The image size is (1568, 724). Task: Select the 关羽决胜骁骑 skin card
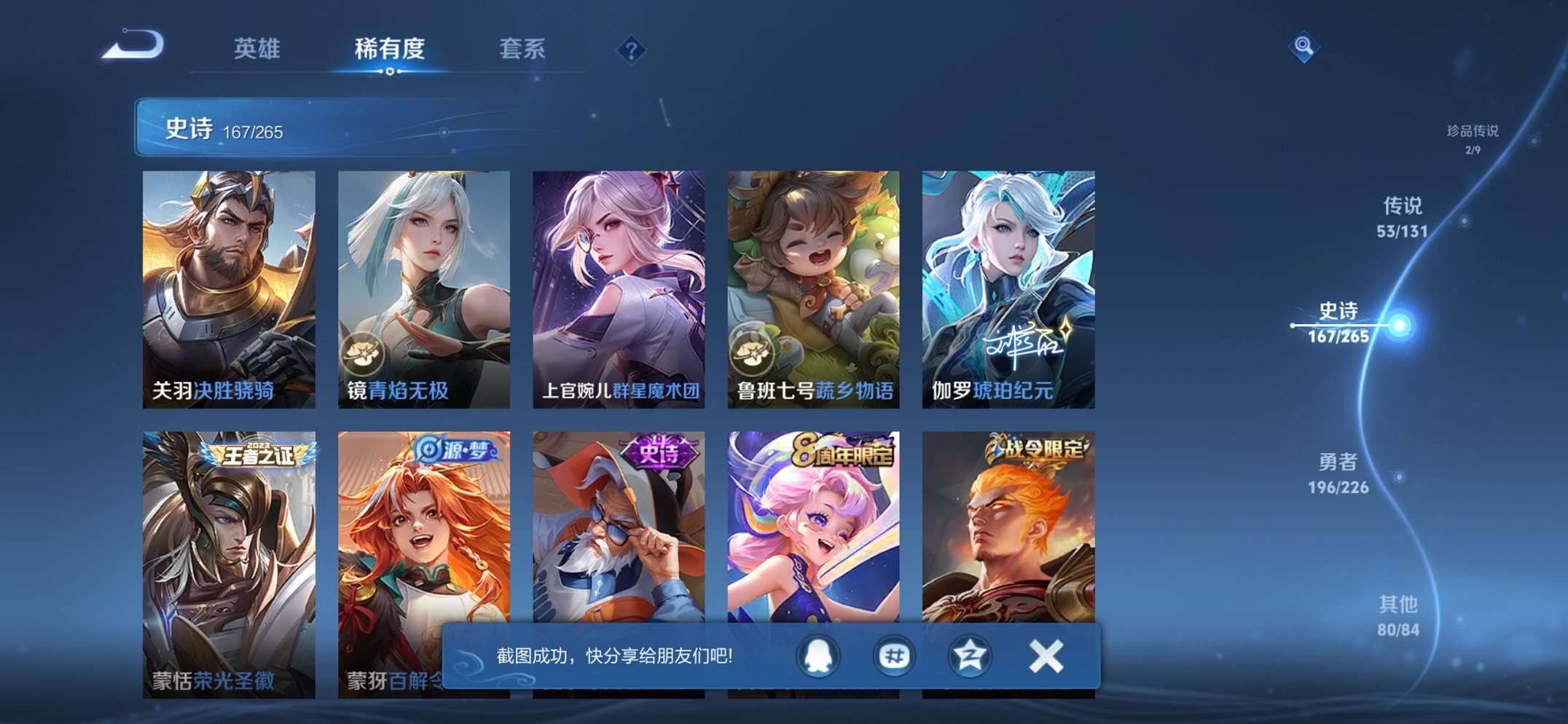point(230,284)
